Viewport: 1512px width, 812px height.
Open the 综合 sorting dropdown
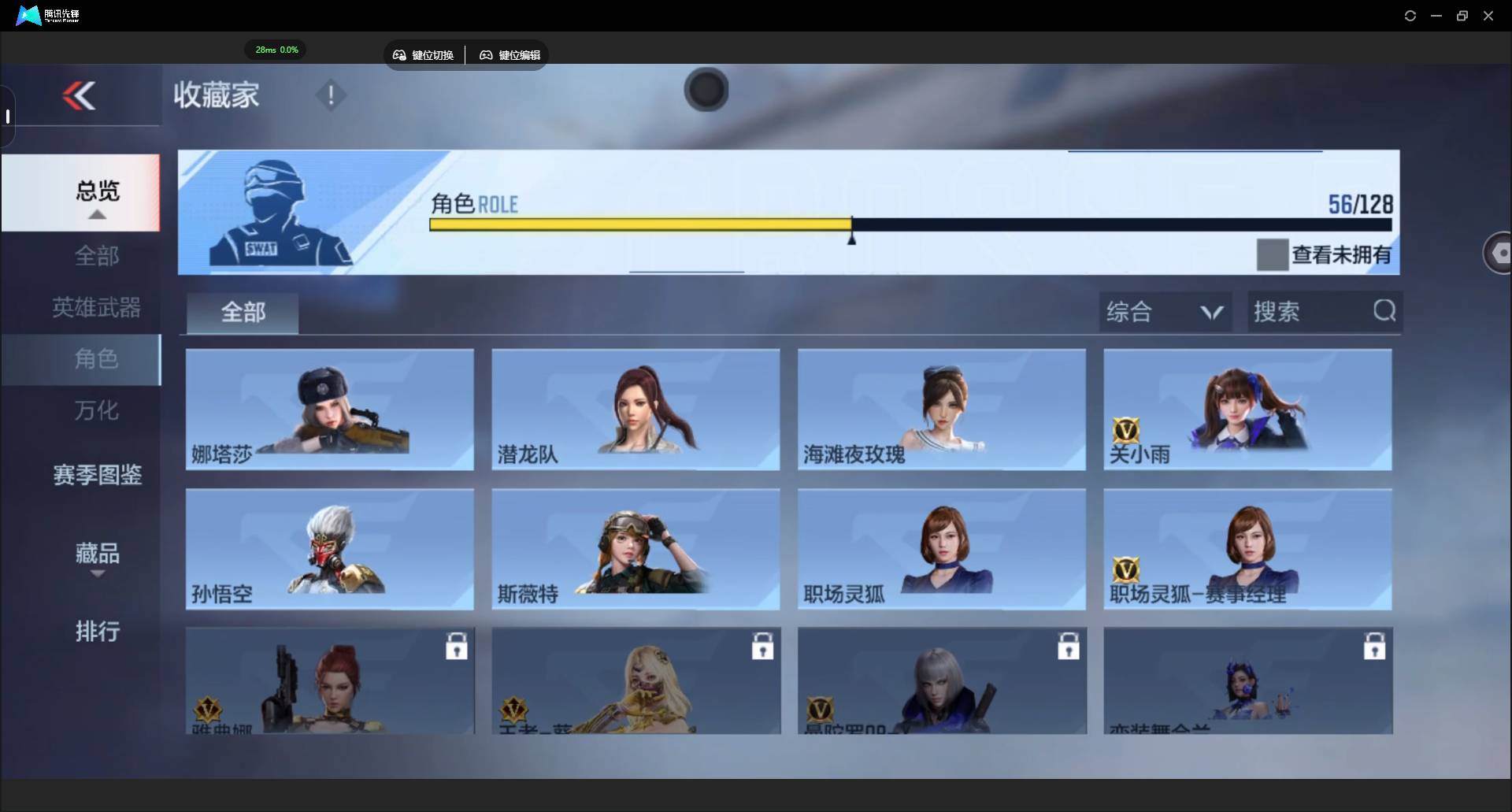coord(1165,311)
